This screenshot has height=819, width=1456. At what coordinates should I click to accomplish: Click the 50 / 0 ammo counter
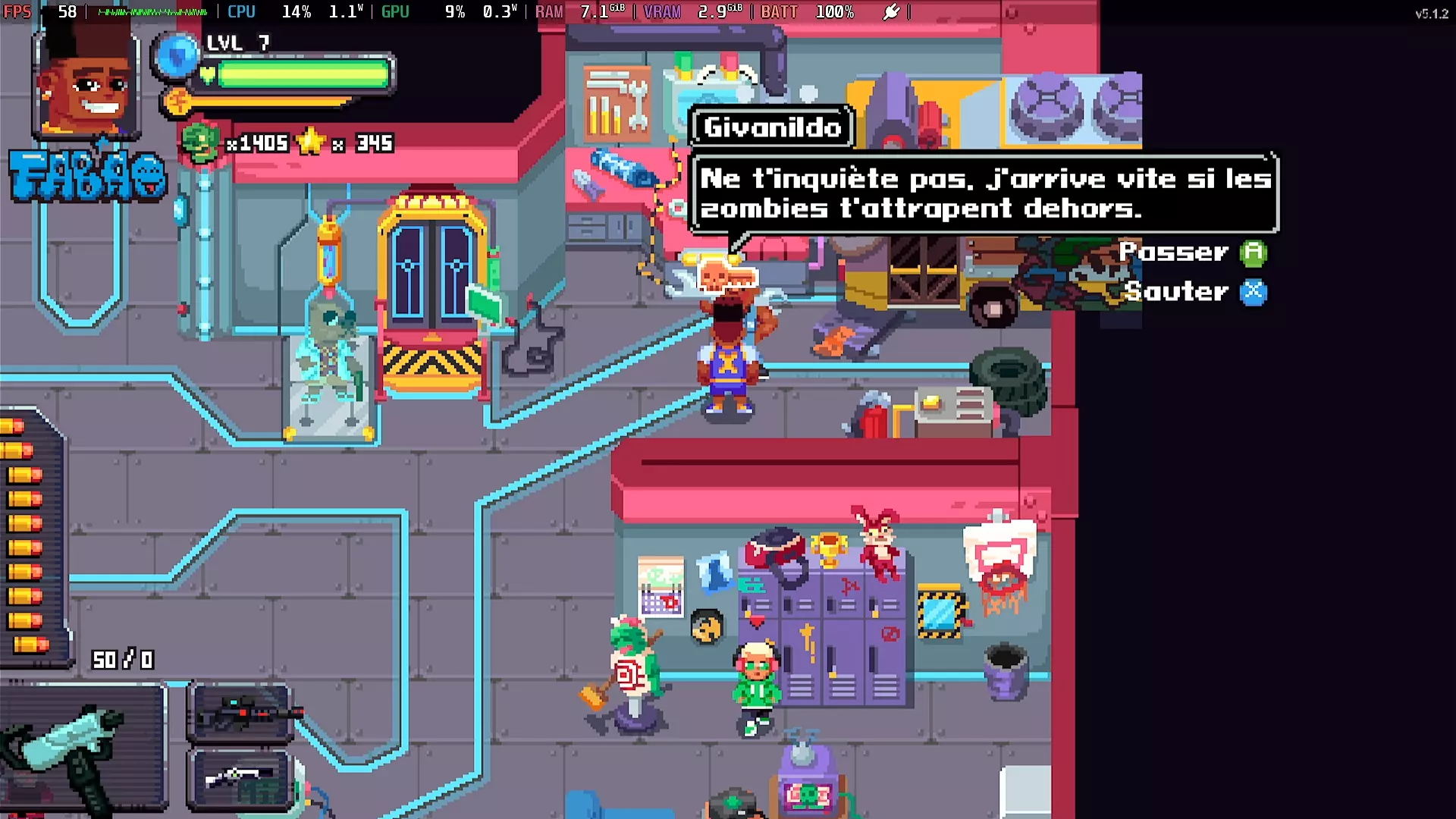pos(124,659)
